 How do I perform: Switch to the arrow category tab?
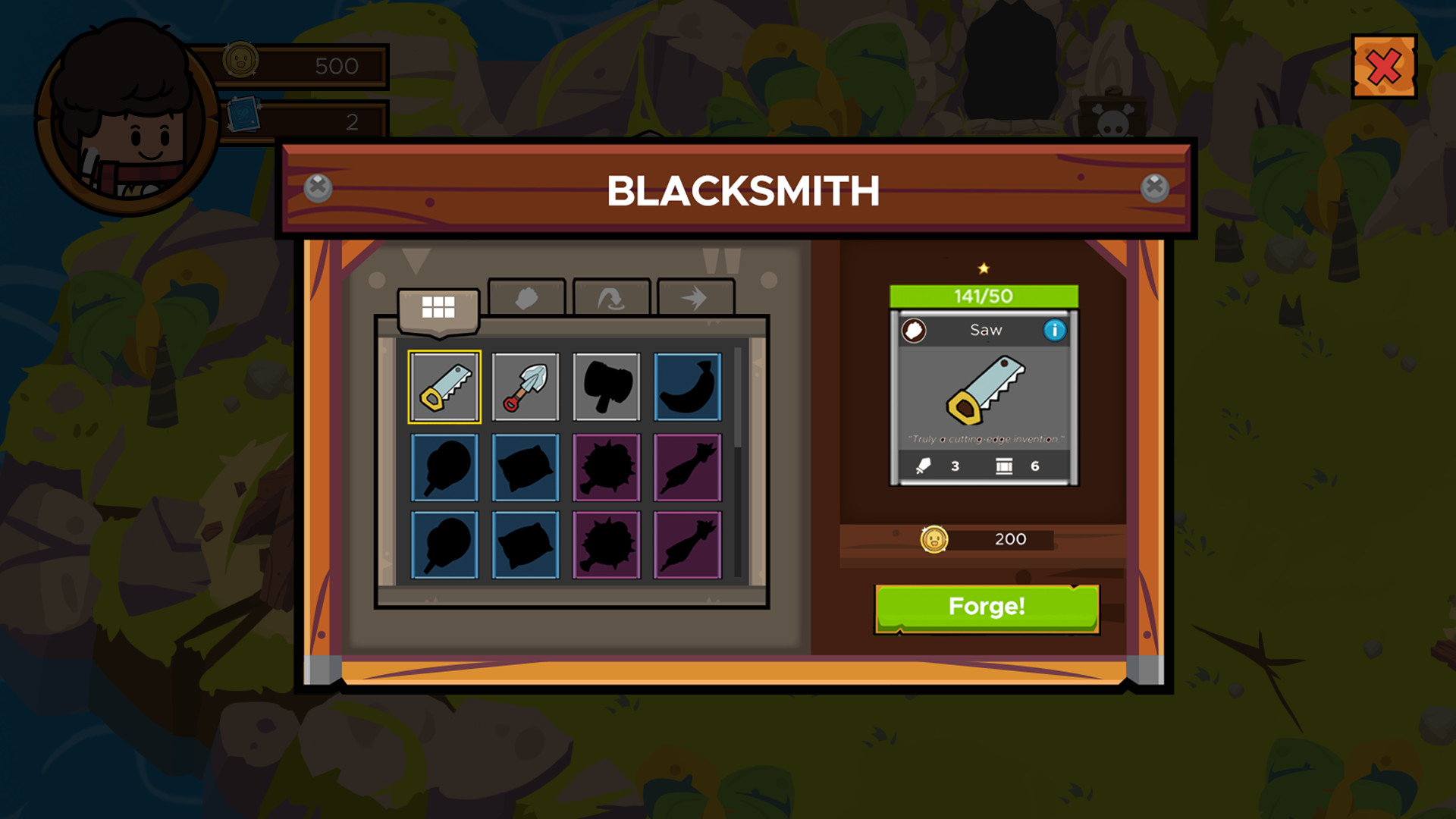point(695,296)
